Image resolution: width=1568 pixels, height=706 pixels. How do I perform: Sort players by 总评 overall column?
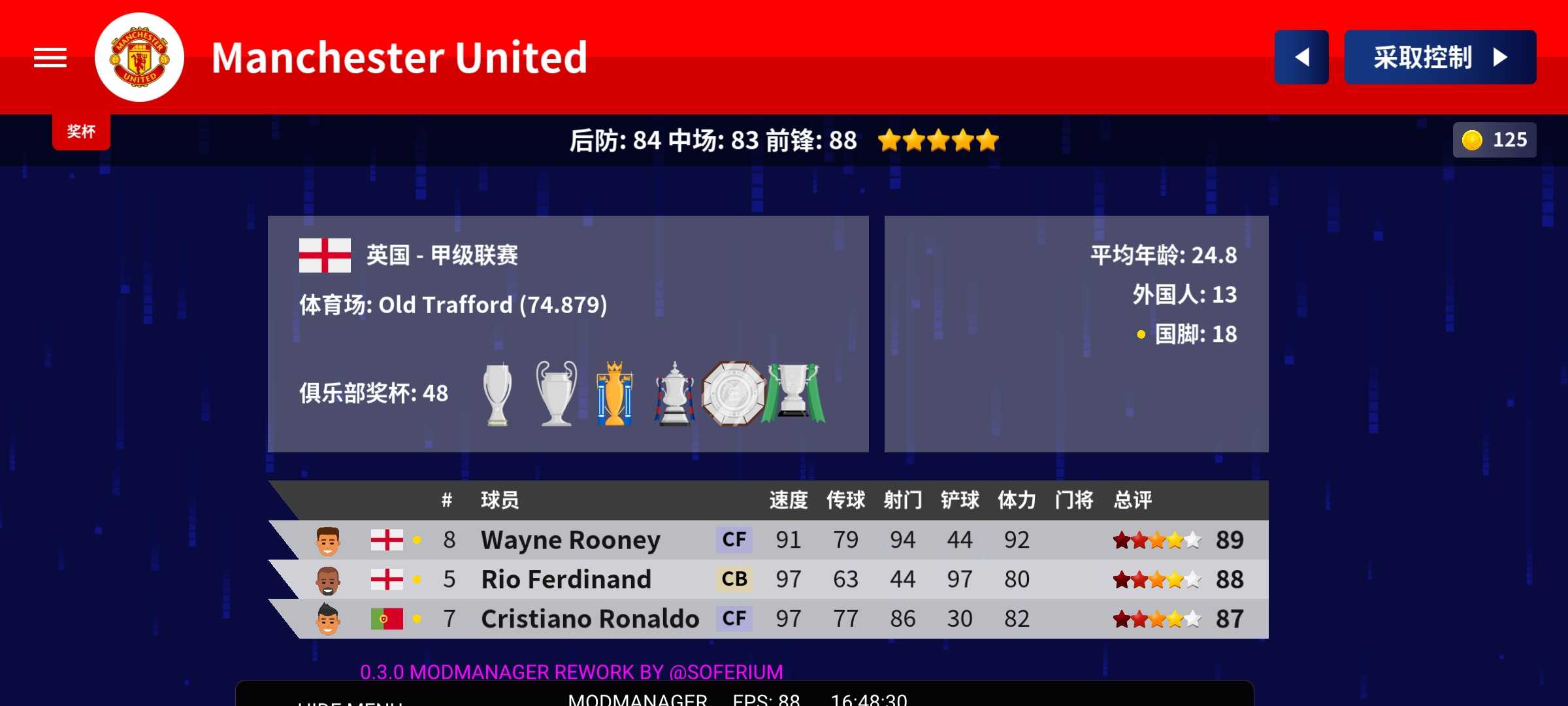pos(1132,500)
